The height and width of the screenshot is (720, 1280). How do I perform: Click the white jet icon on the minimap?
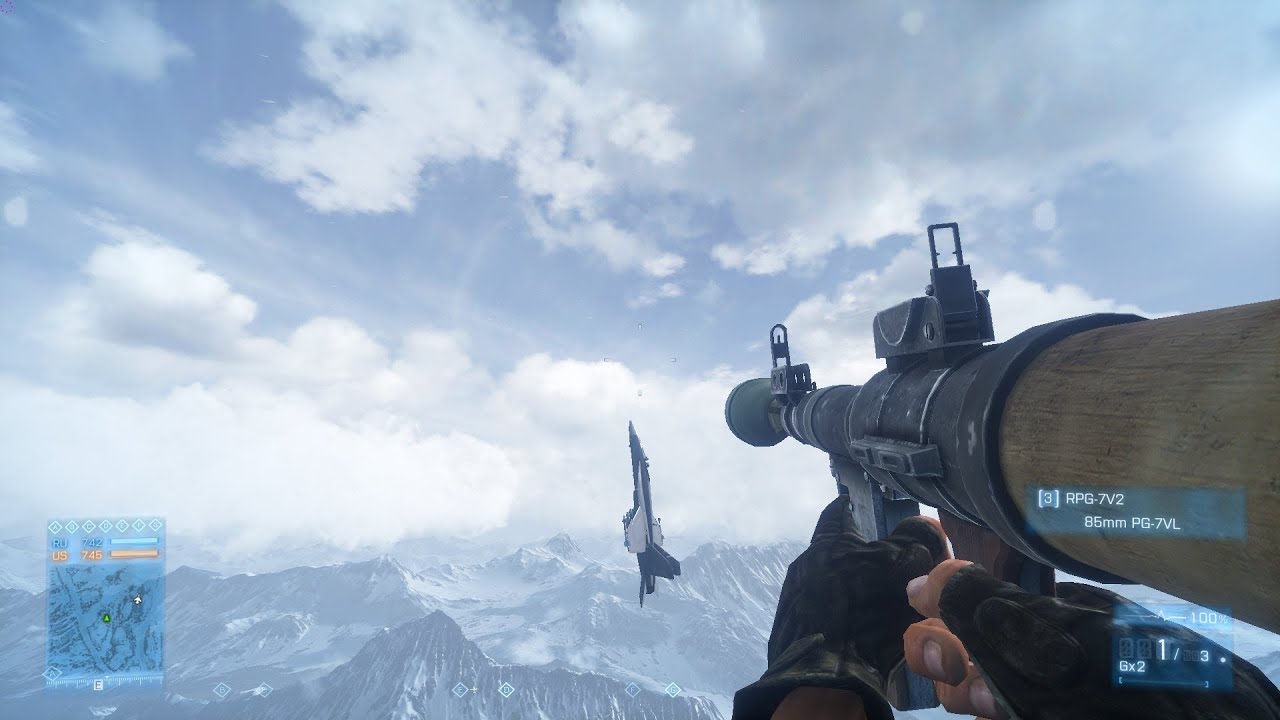pos(137,600)
